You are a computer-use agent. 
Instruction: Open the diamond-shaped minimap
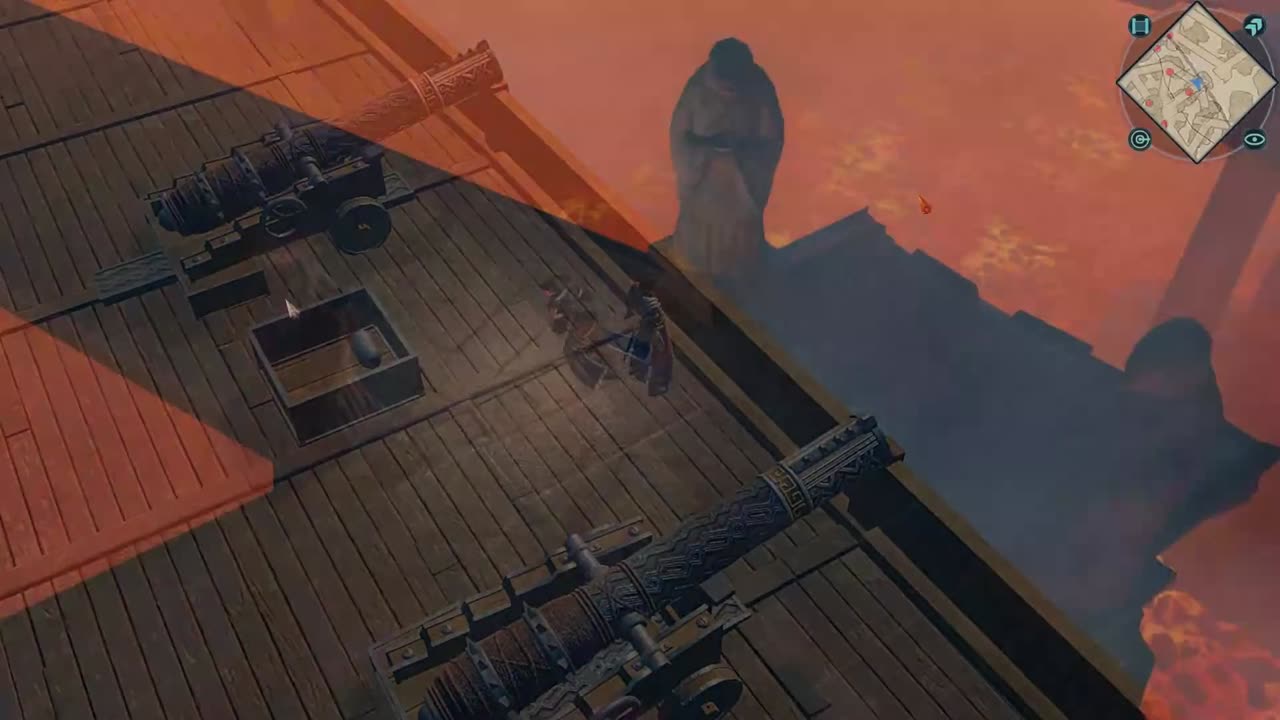tap(1196, 82)
